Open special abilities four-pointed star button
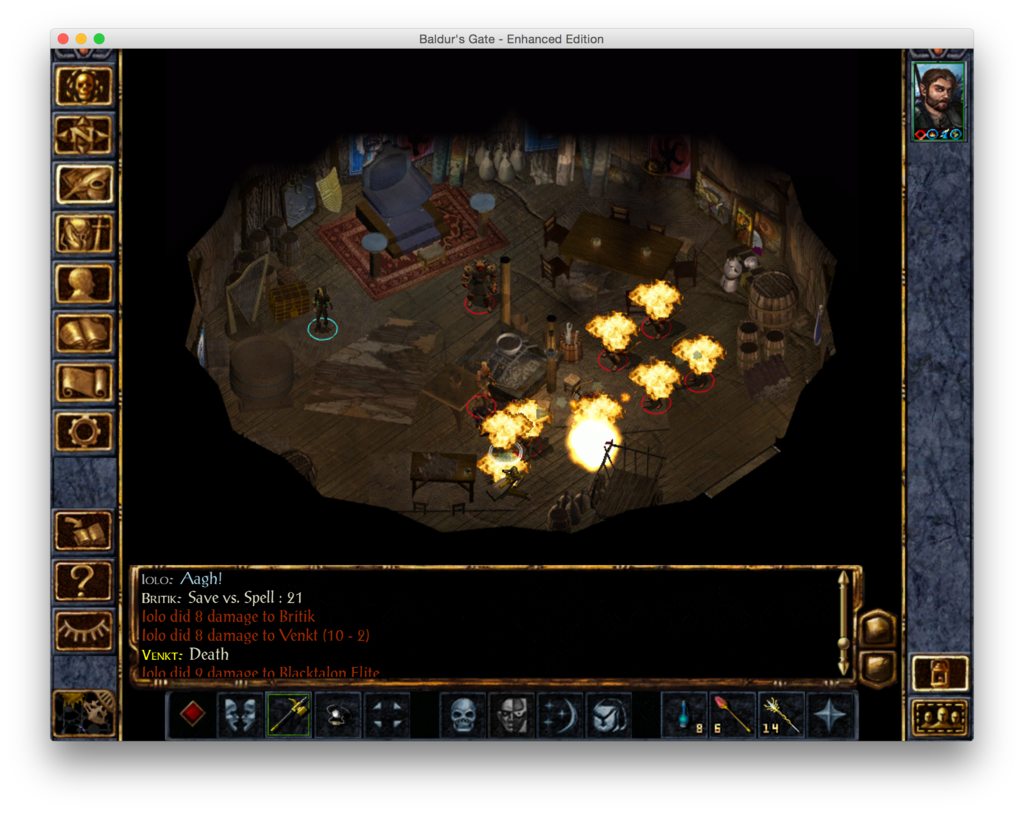This screenshot has width=1024, height=813. 831,714
